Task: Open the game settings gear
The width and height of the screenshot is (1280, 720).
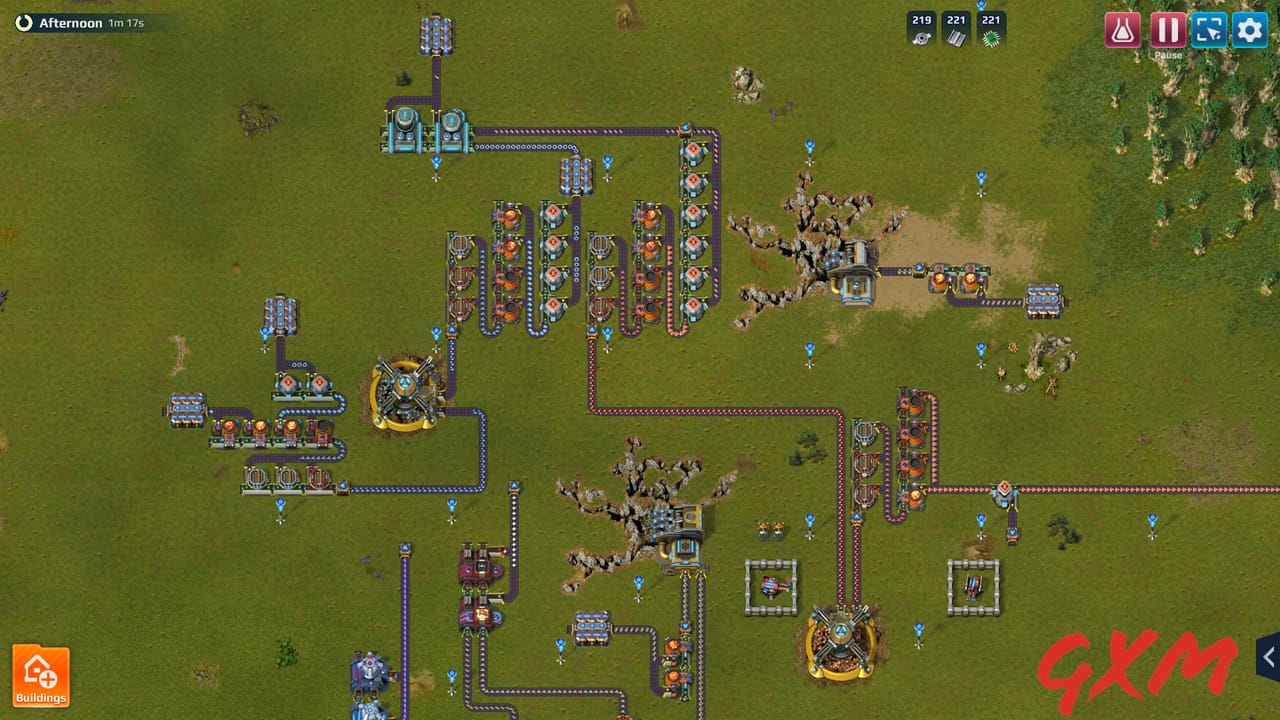Action: coord(1249,30)
